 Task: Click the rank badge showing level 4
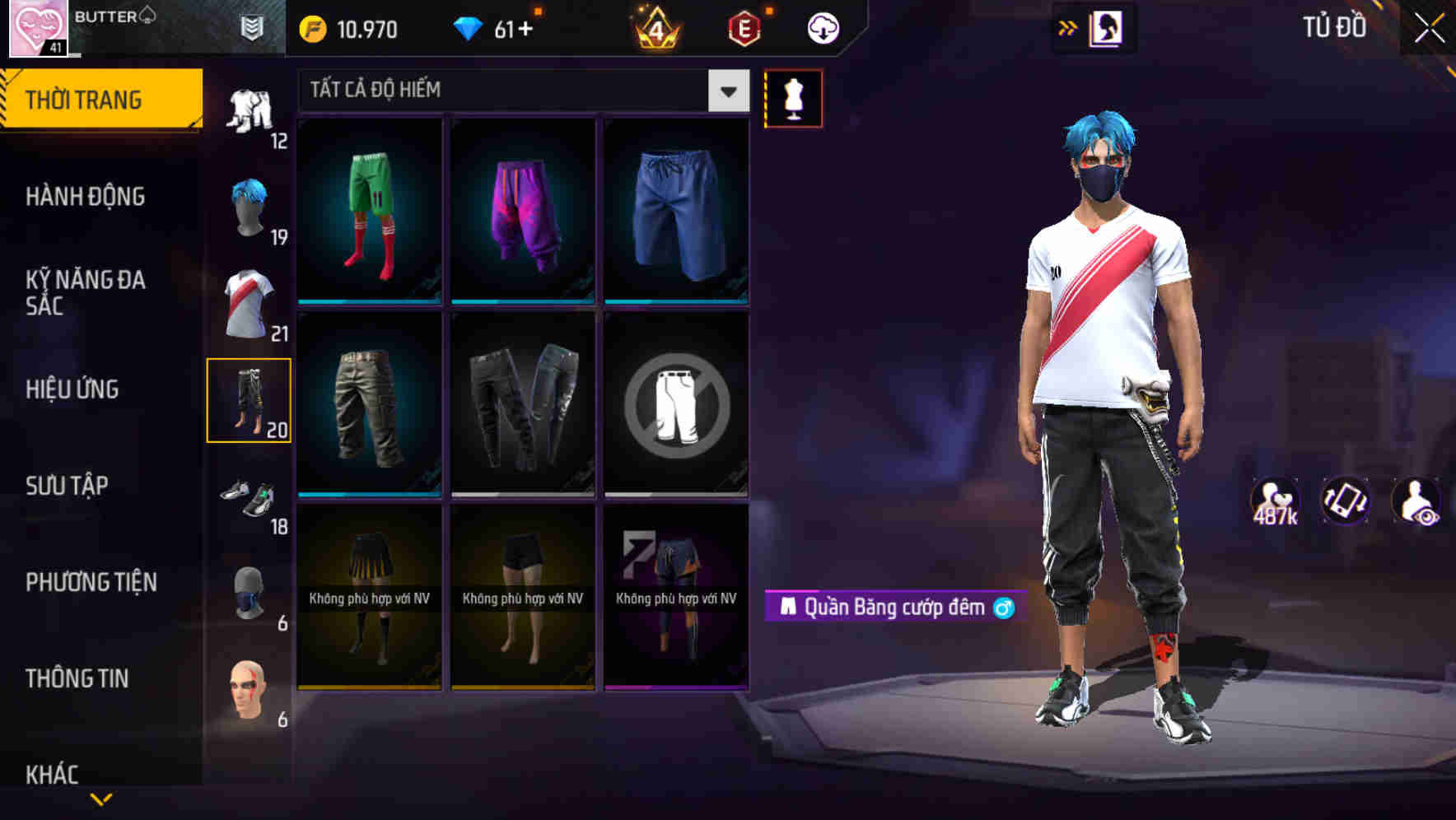click(655, 27)
